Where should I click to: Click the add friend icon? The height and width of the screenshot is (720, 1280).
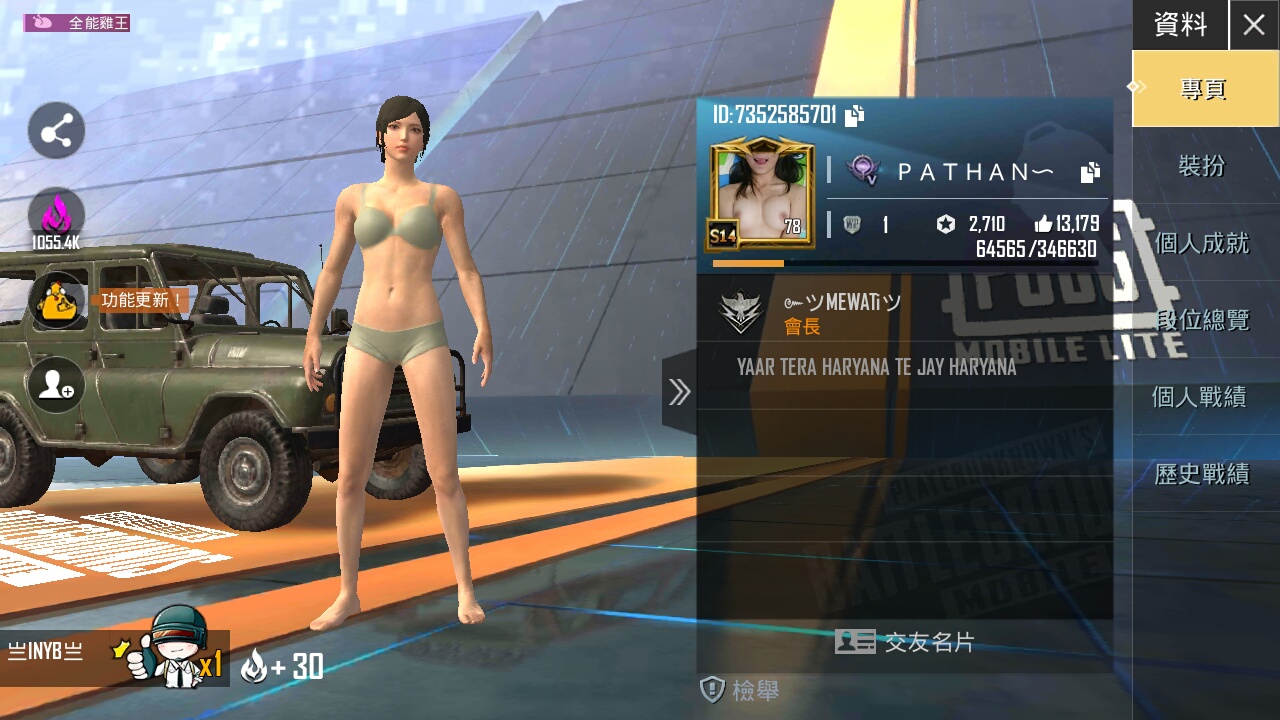click(x=56, y=385)
